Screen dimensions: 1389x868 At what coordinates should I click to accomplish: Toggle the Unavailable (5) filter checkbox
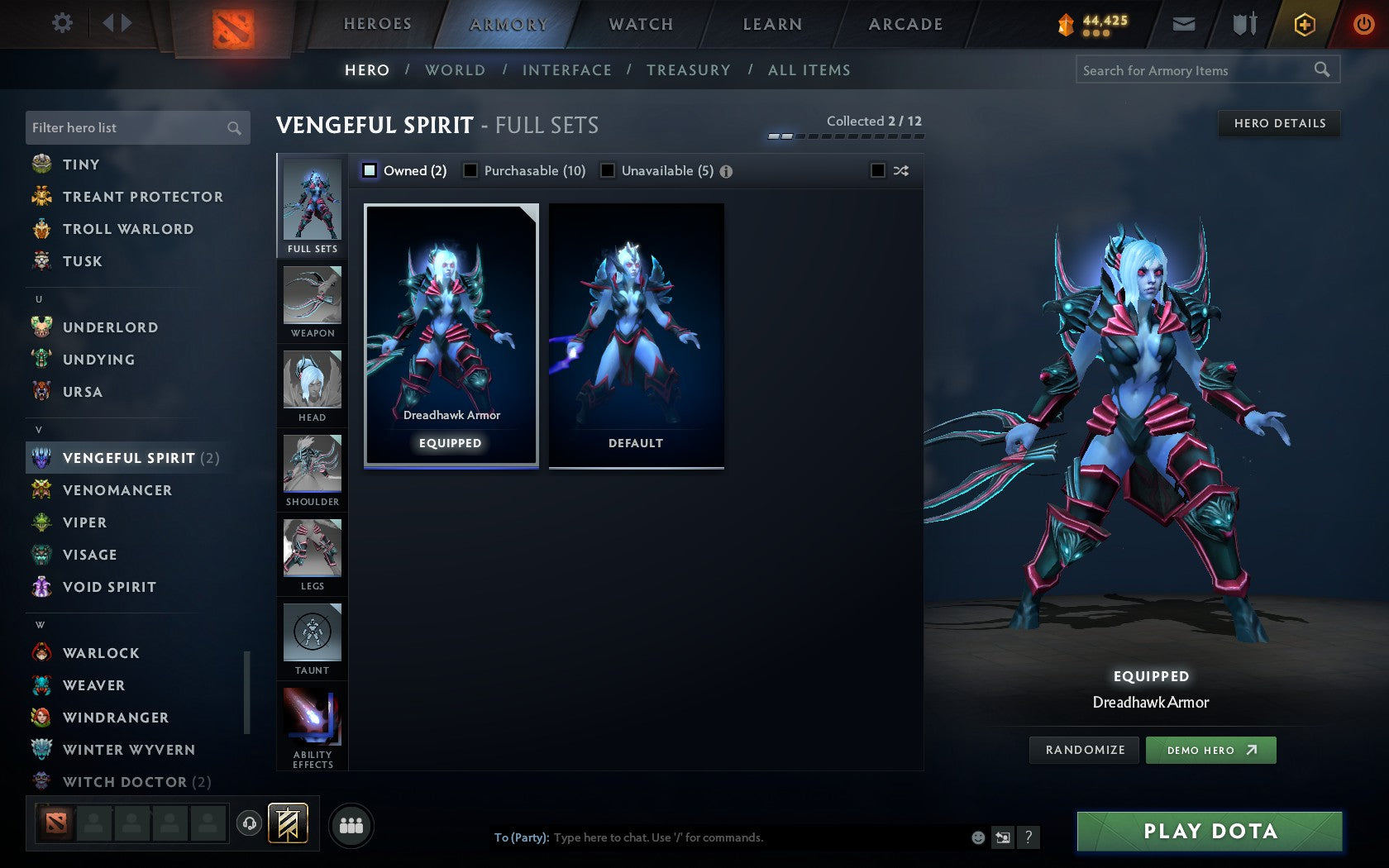click(609, 170)
